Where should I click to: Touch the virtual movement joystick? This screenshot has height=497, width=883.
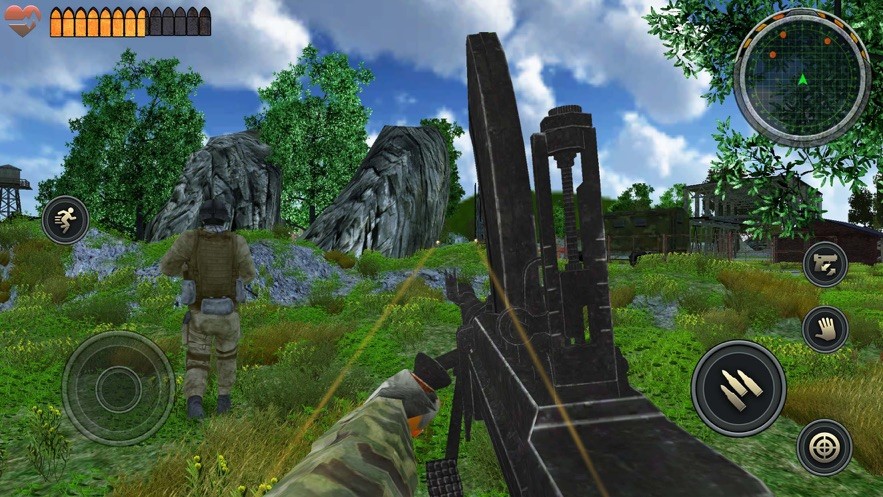(x=118, y=386)
